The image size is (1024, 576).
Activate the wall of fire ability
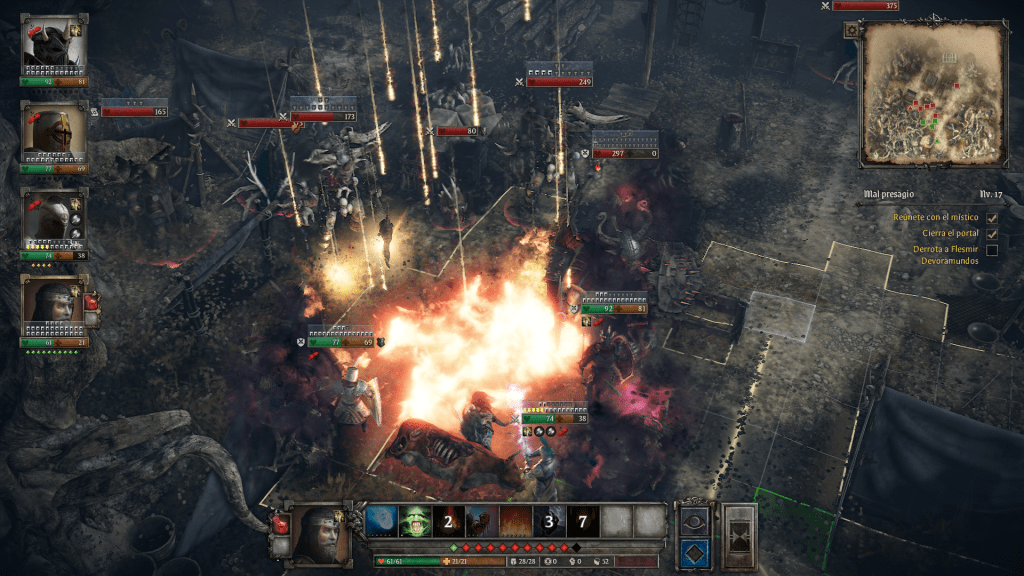point(516,521)
